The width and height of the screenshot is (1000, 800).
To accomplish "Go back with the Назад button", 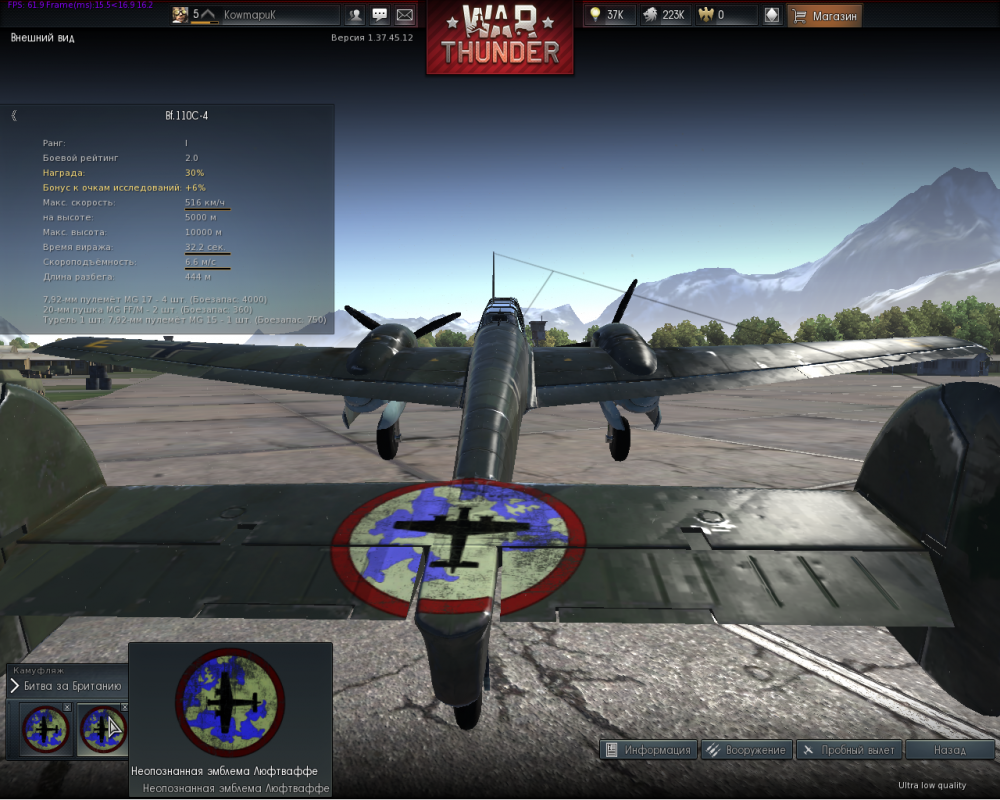I will [x=949, y=750].
